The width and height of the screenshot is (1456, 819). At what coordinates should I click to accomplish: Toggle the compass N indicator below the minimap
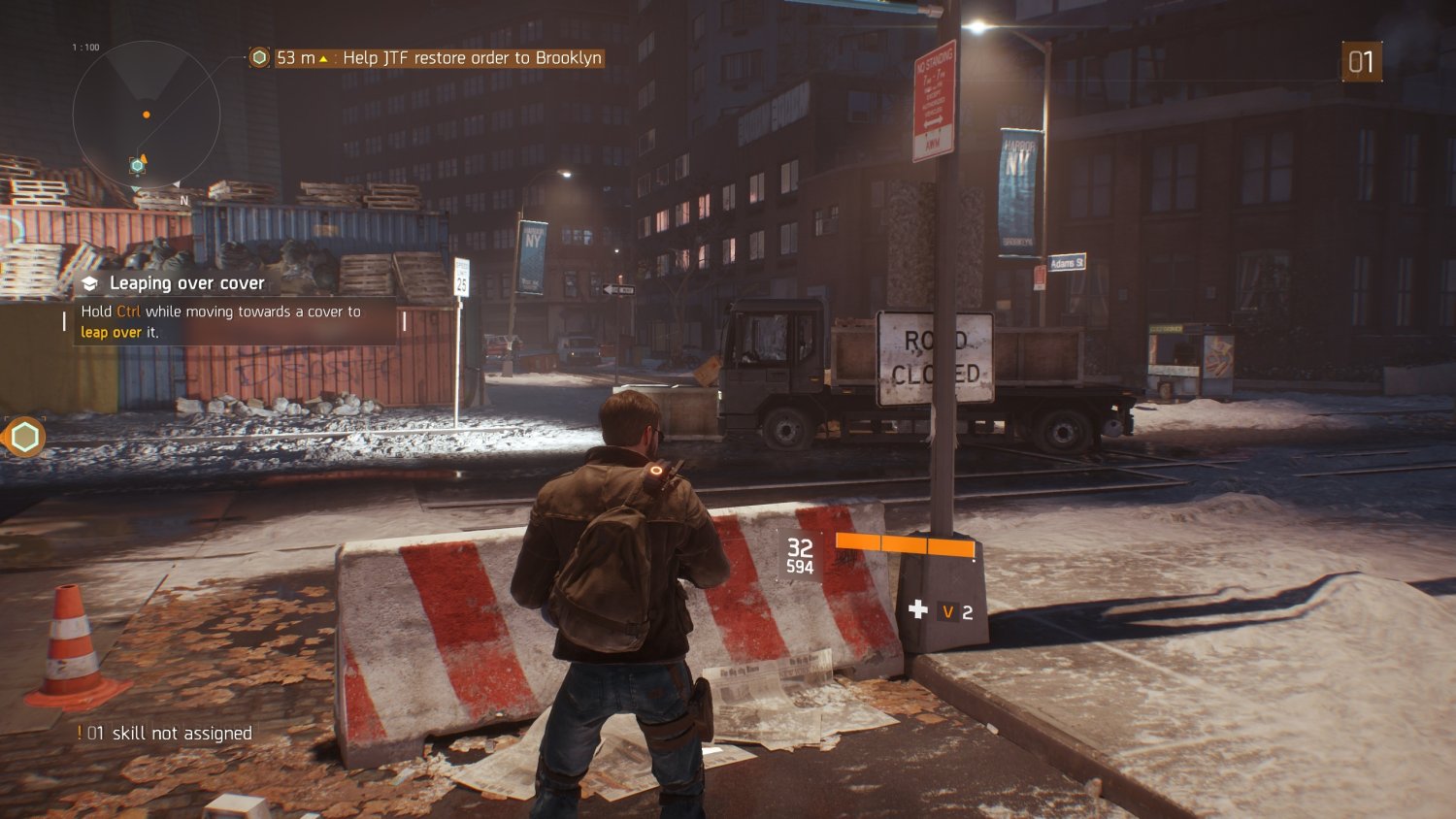tap(182, 199)
